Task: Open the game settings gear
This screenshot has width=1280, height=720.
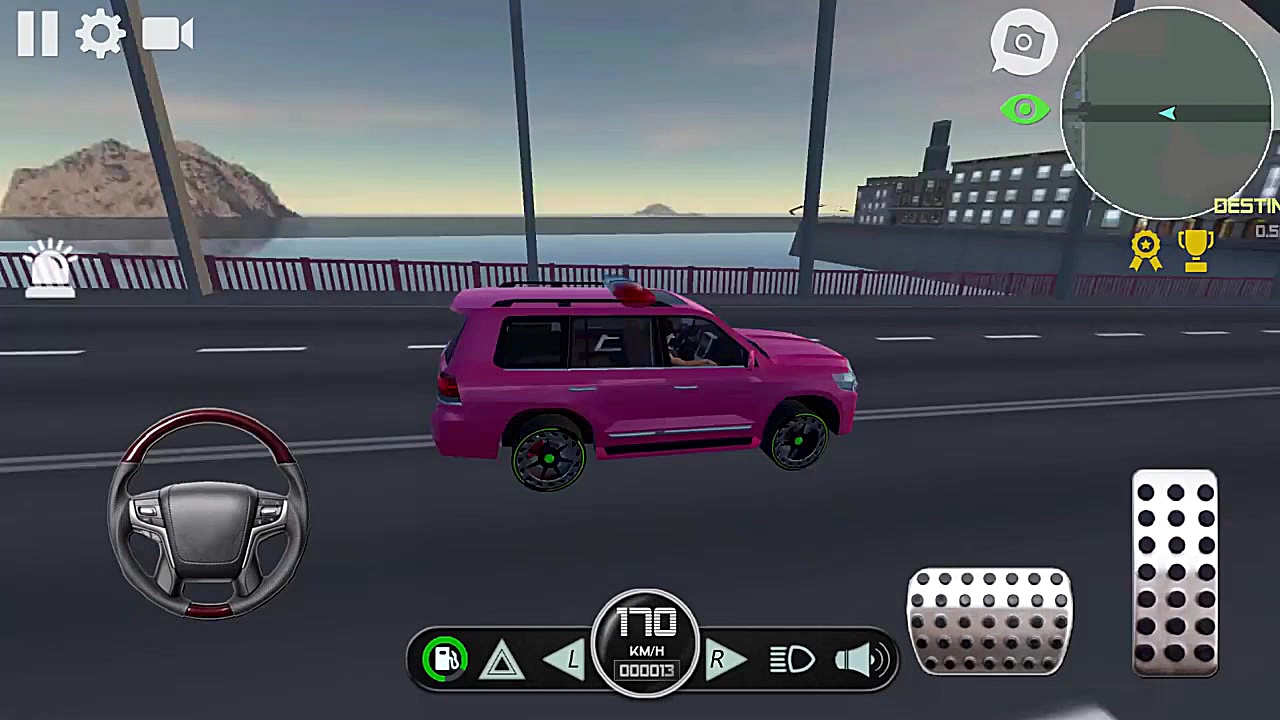Action: (100, 33)
